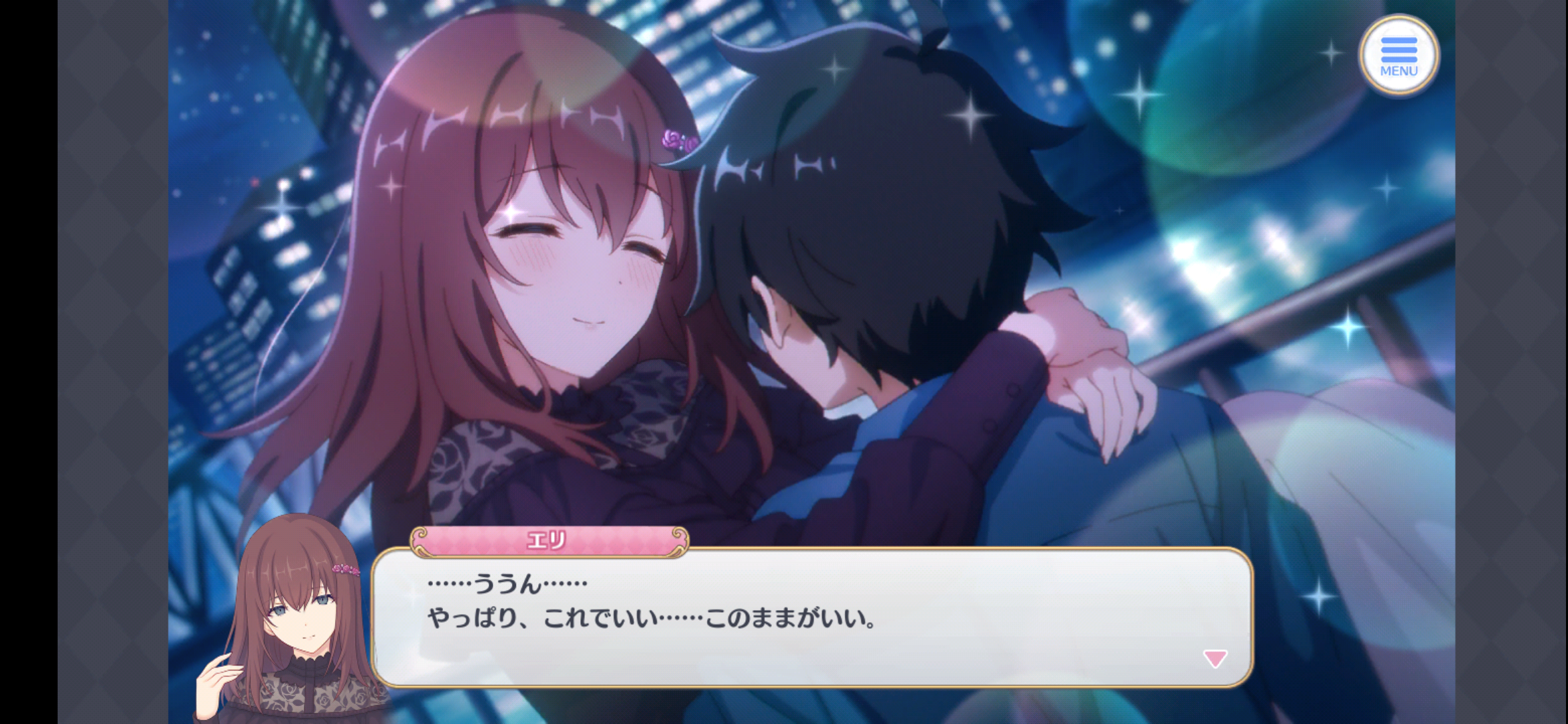The width and height of the screenshot is (1568, 724).
Task: Advance dialogue with the pink arrow
Action: (x=1214, y=658)
